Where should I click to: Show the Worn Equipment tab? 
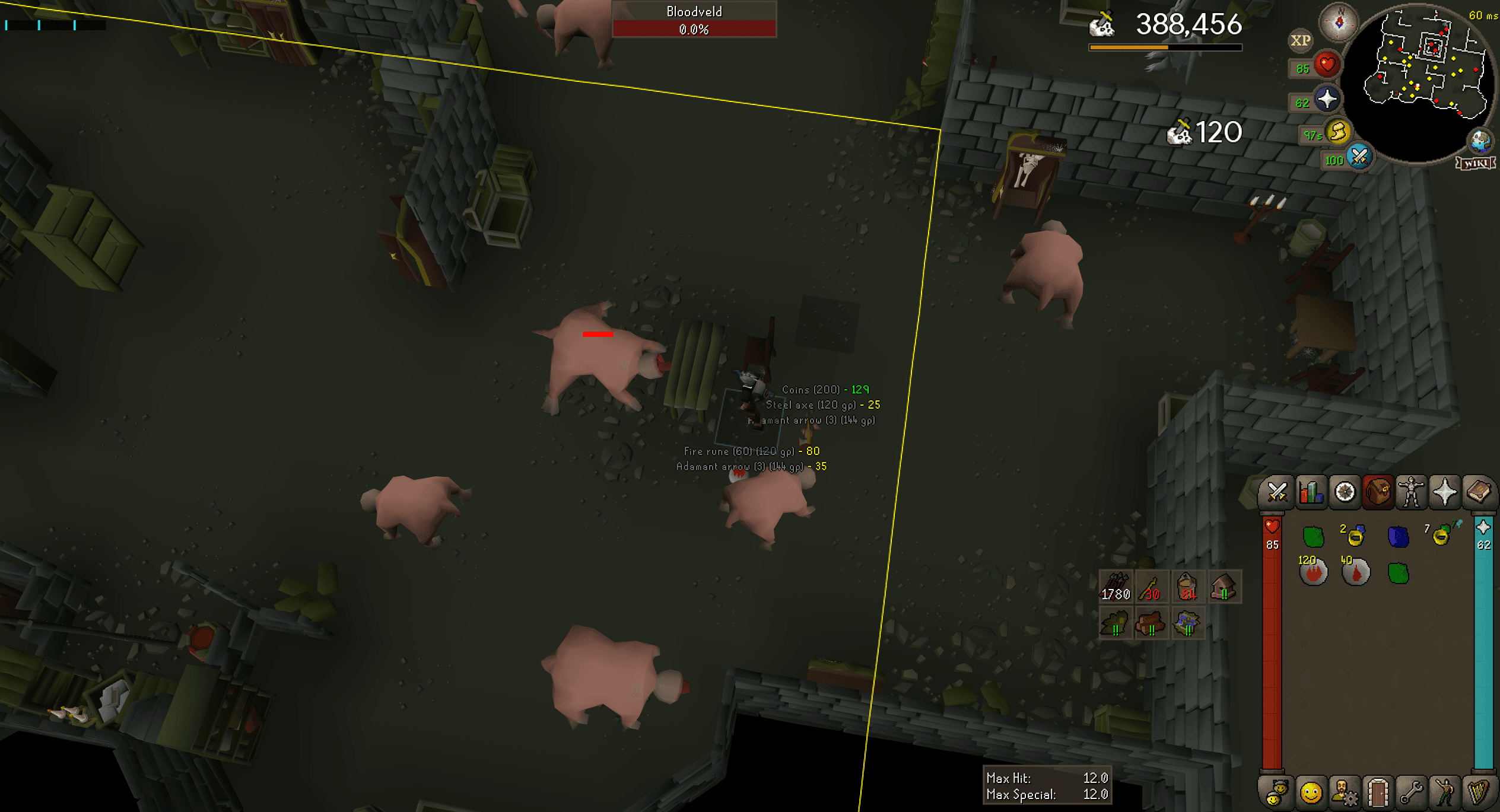1411,492
